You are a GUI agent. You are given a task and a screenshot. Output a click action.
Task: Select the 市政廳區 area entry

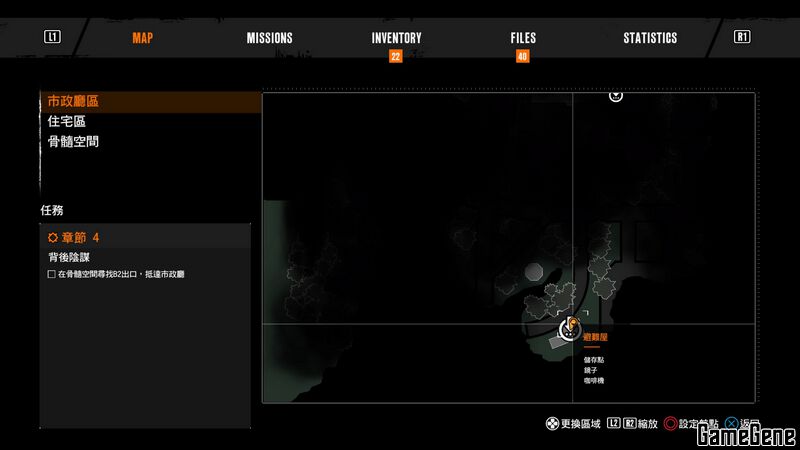coord(73,102)
